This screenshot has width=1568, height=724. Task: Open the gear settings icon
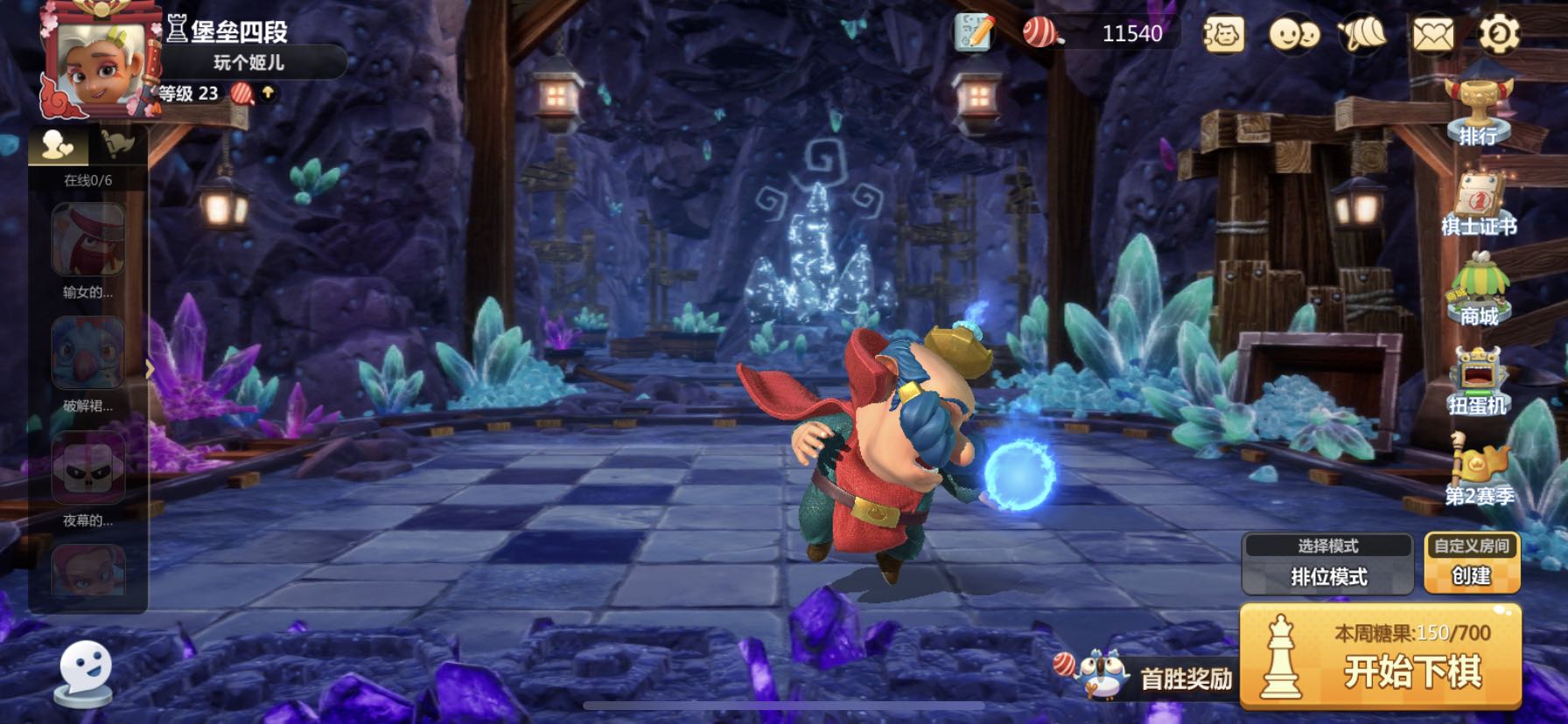tap(1498, 35)
